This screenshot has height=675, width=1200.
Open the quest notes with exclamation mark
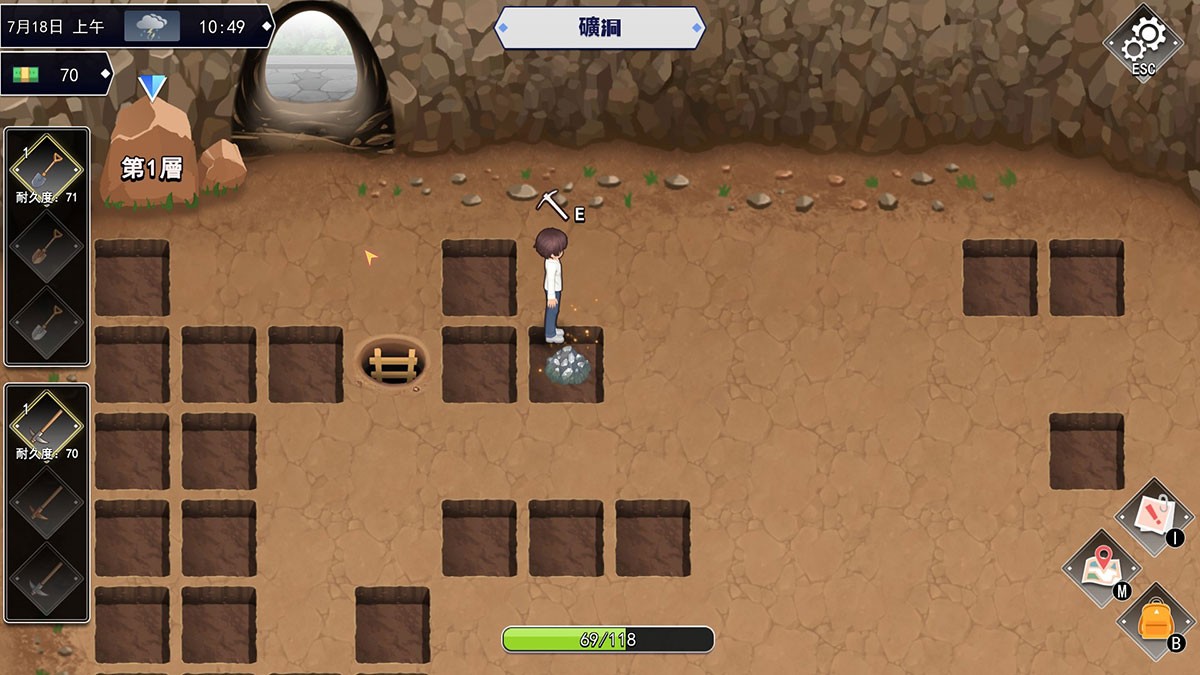(1152, 516)
